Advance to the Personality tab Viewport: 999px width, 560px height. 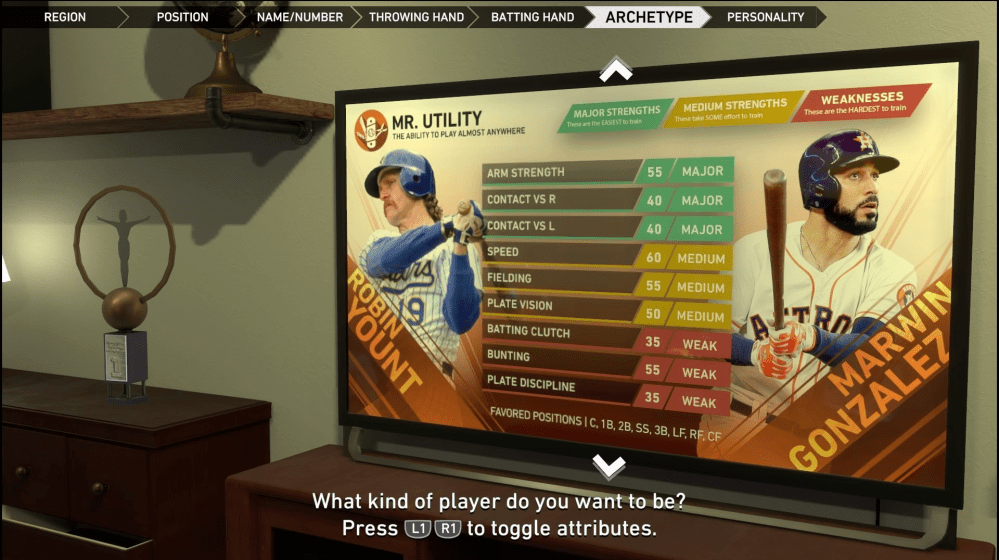pos(765,17)
